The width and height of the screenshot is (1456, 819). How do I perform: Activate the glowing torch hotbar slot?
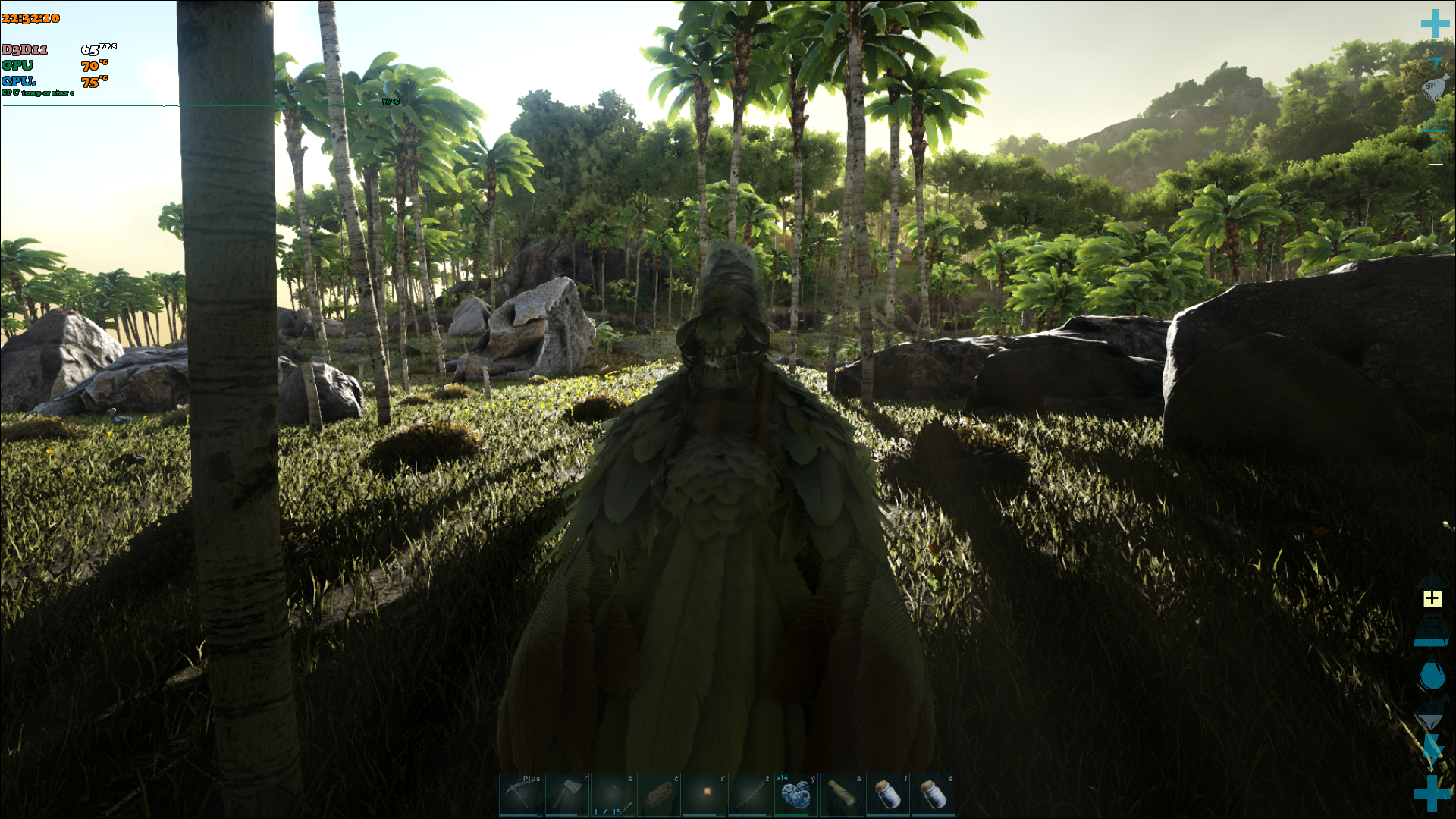point(704,795)
